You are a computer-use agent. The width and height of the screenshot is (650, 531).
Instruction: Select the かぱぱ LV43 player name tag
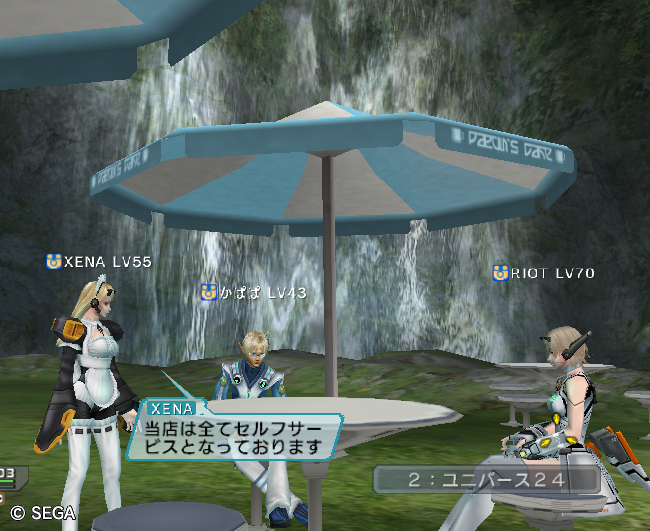(253, 292)
